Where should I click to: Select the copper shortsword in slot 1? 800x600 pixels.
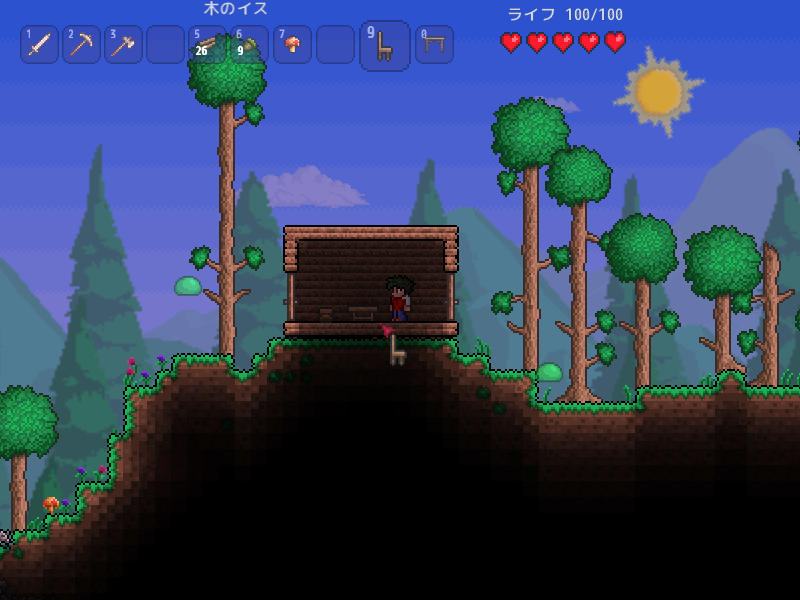[x=39, y=45]
